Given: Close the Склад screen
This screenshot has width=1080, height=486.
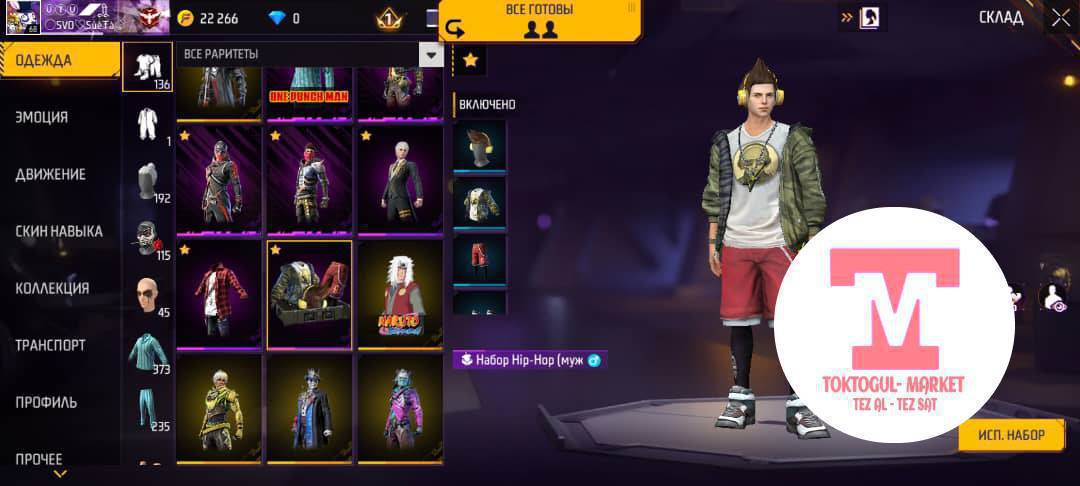Looking at the screenshot, I should point(1060,17).
